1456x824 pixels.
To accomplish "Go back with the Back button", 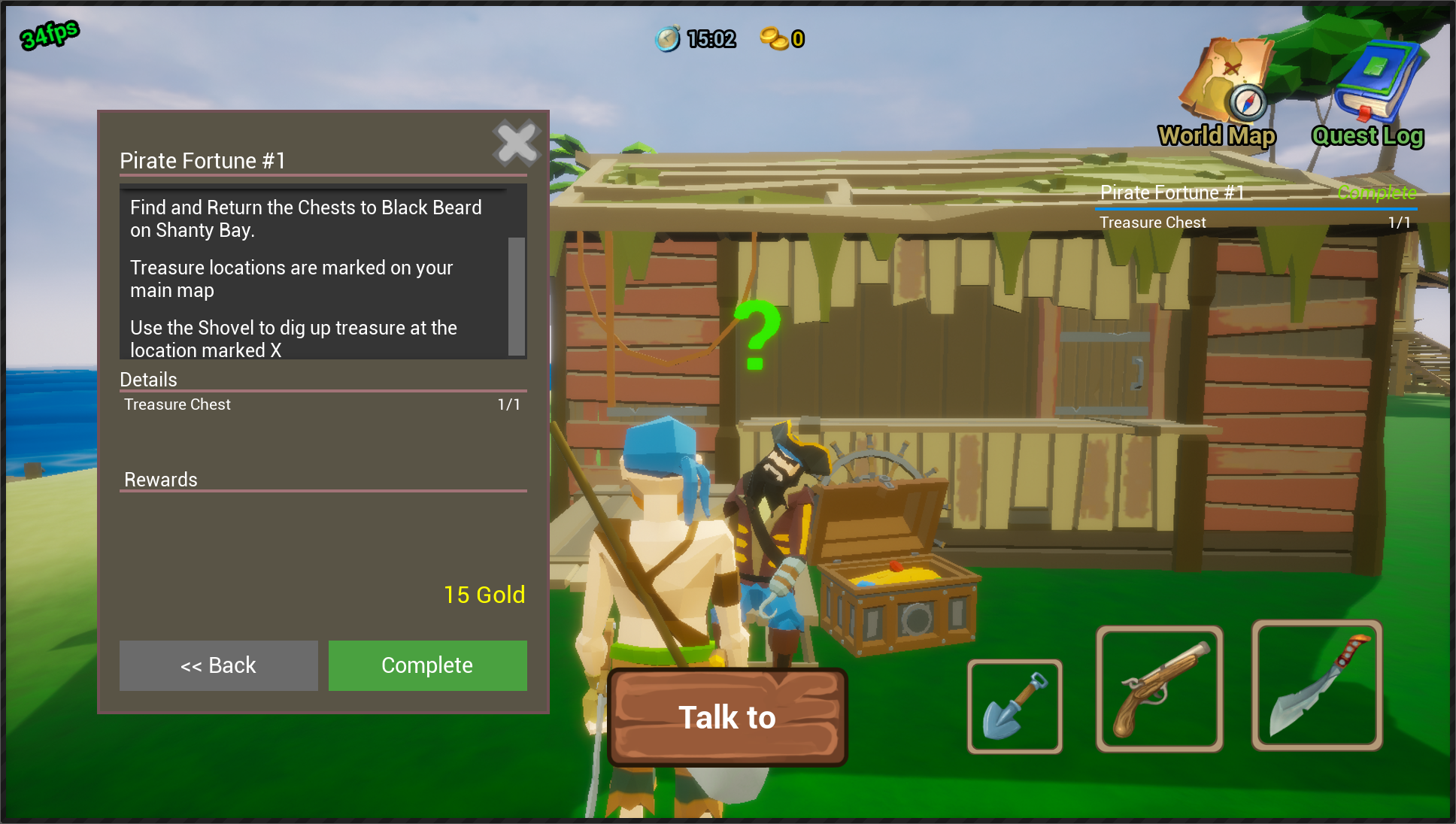I will (x=217, y=665).
